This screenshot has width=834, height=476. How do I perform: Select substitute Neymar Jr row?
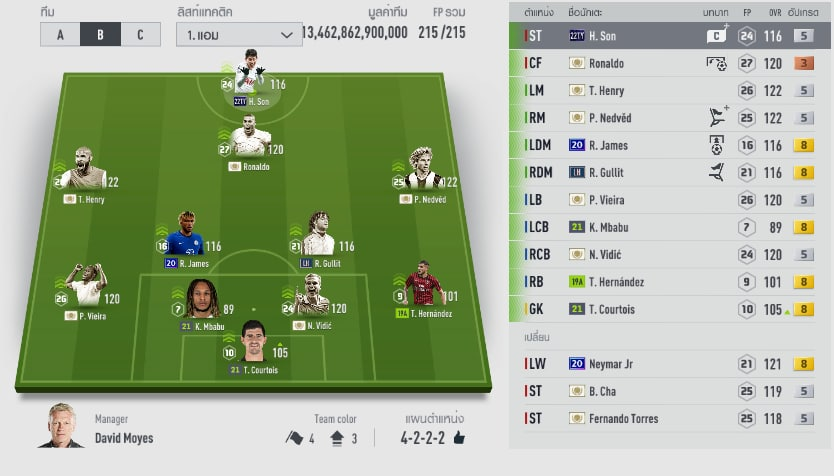[x=671, y=364]
